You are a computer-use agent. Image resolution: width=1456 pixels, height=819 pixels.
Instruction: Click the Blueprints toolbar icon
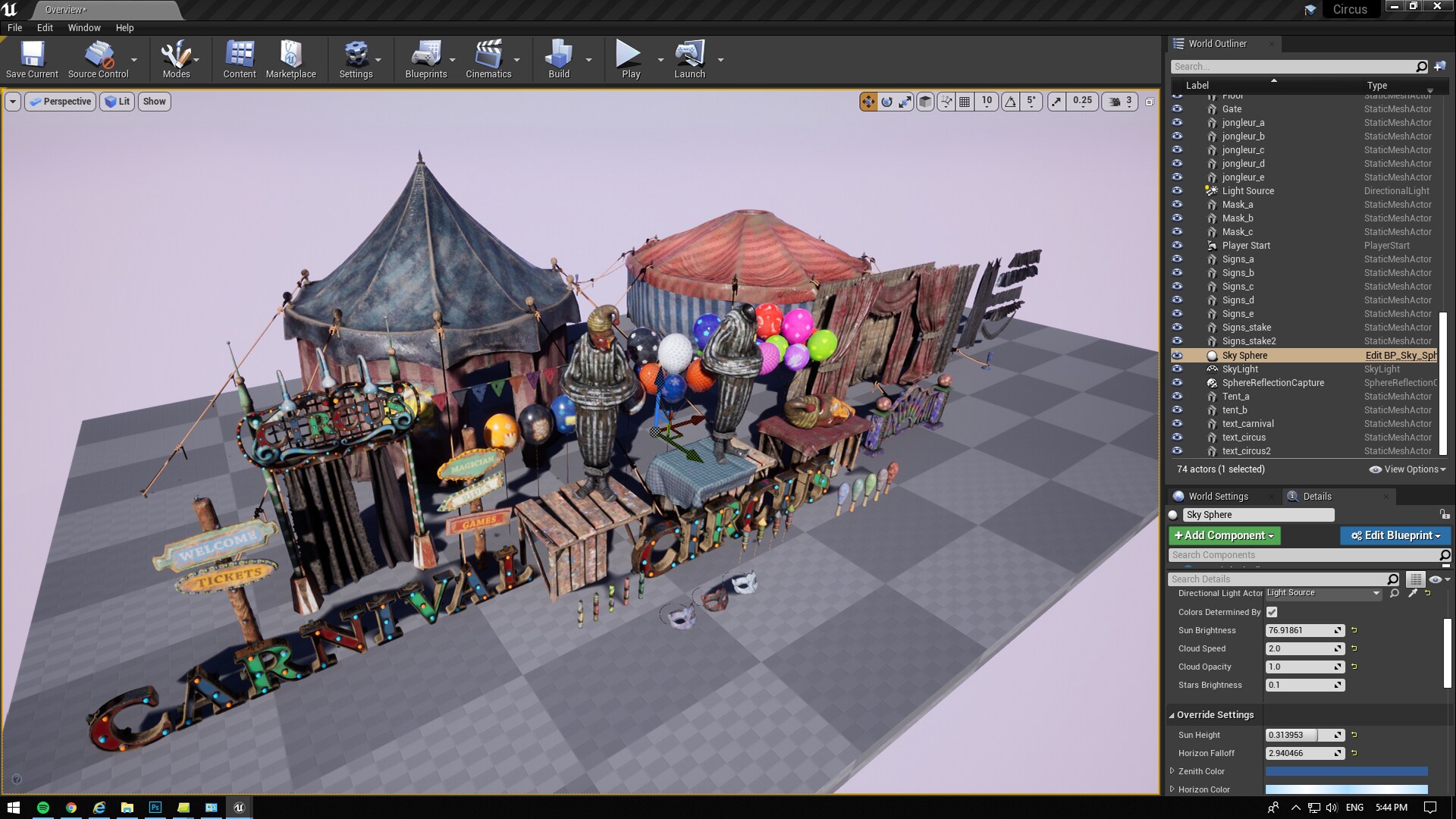point(426,59)
